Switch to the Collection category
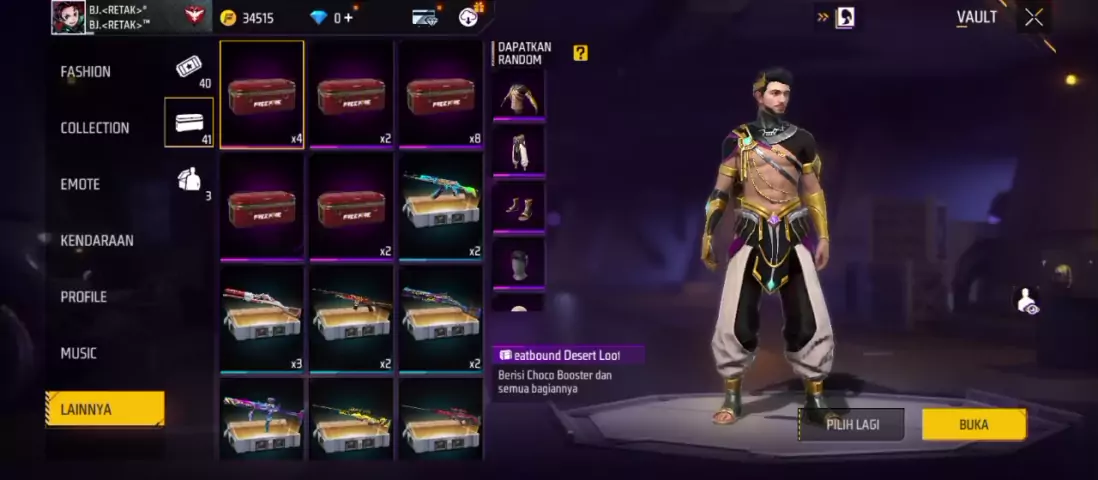 tap(95, 128)
